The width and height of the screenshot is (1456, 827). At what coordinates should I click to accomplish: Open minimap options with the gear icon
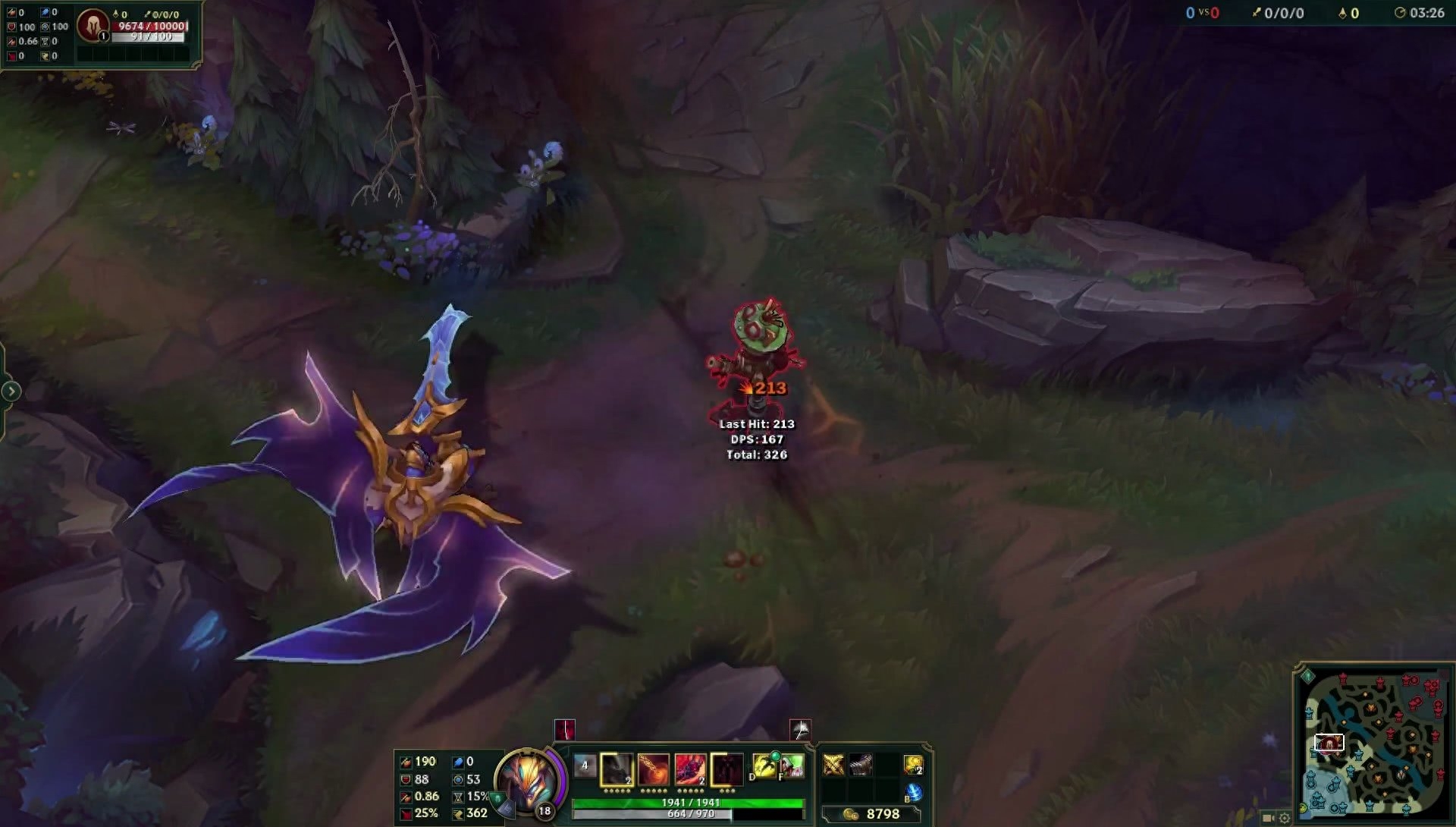[x=1285, y=818]
